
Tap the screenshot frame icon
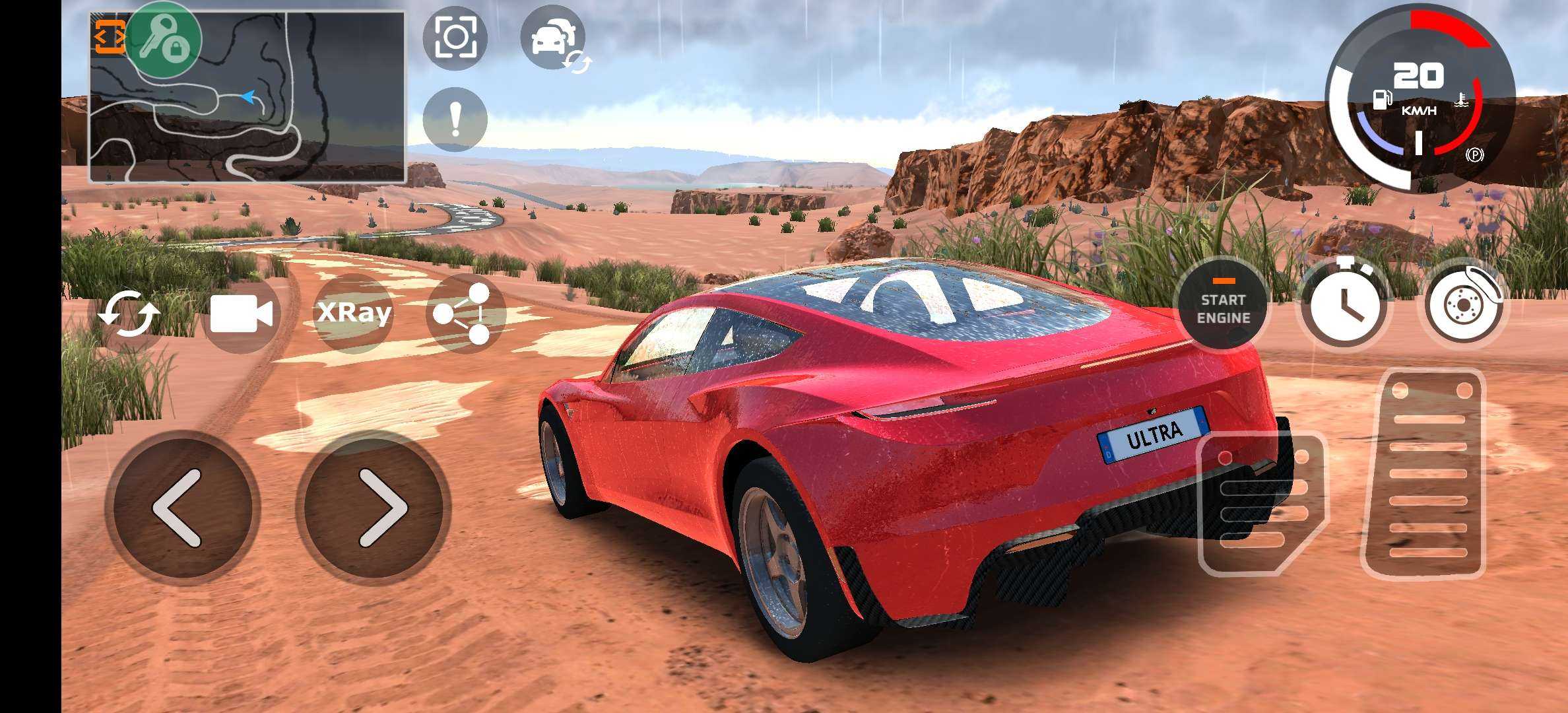455,38
